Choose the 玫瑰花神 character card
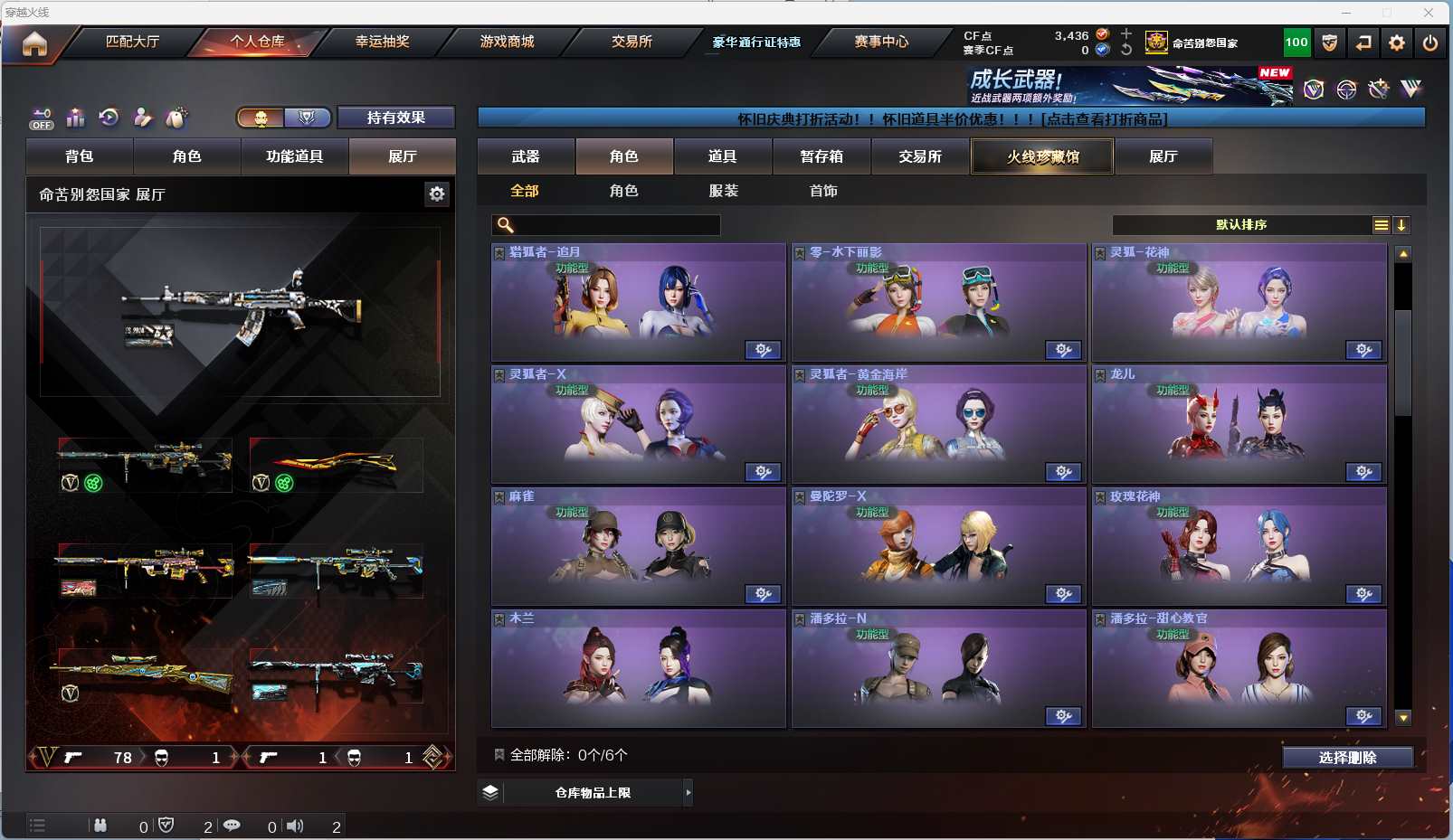The image size is (1453, 840). point(1239,546)
